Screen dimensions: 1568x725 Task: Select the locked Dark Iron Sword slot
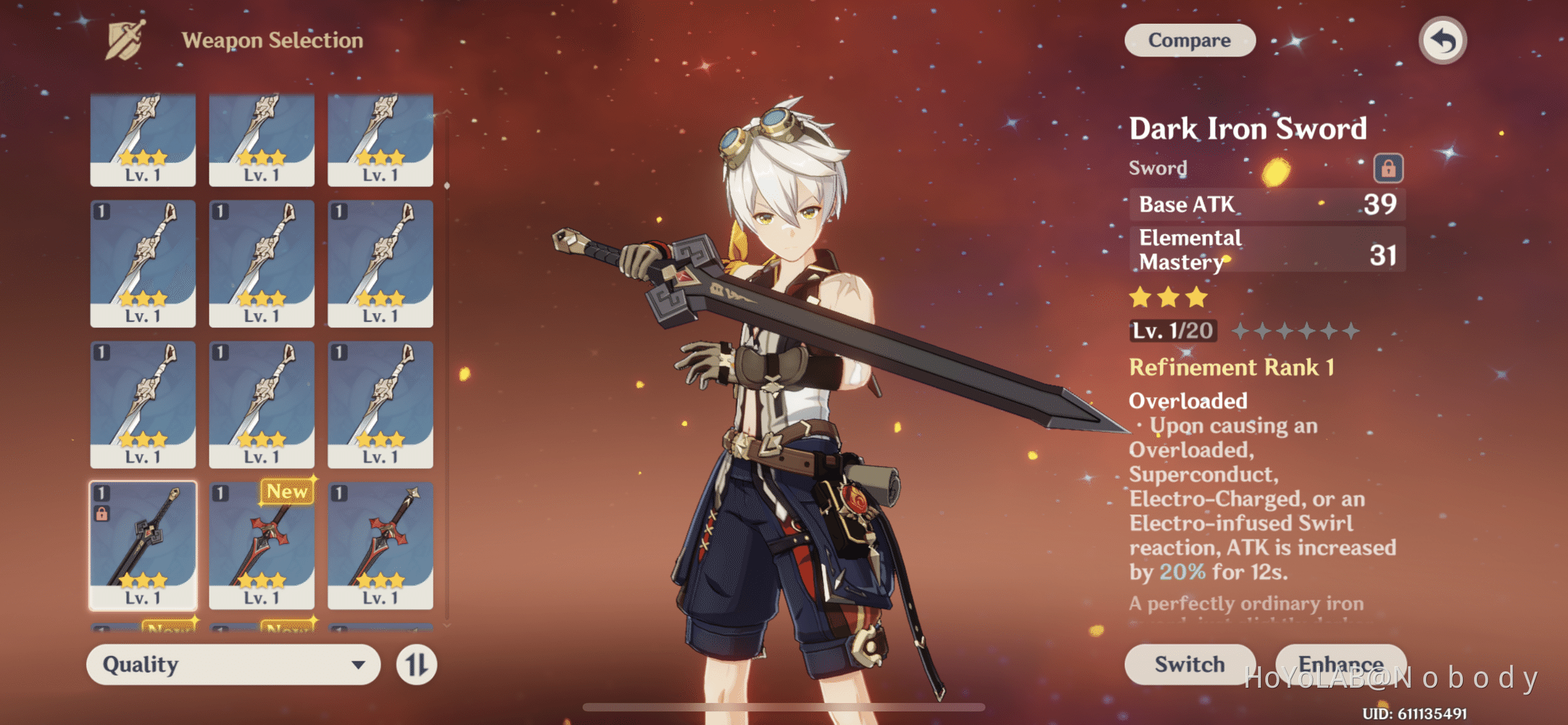143,545
